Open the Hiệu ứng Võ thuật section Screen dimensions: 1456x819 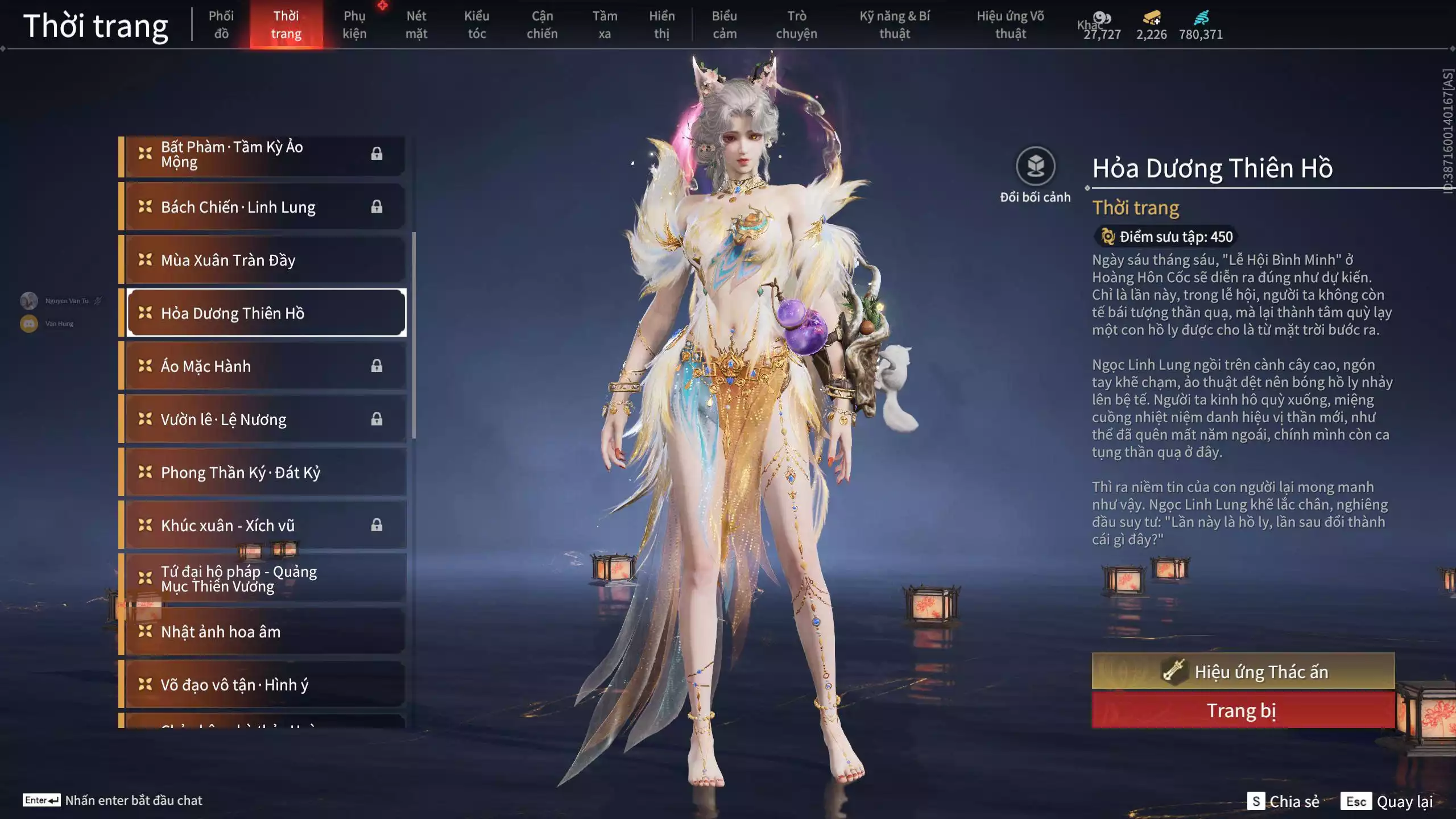coord(1011,24)
